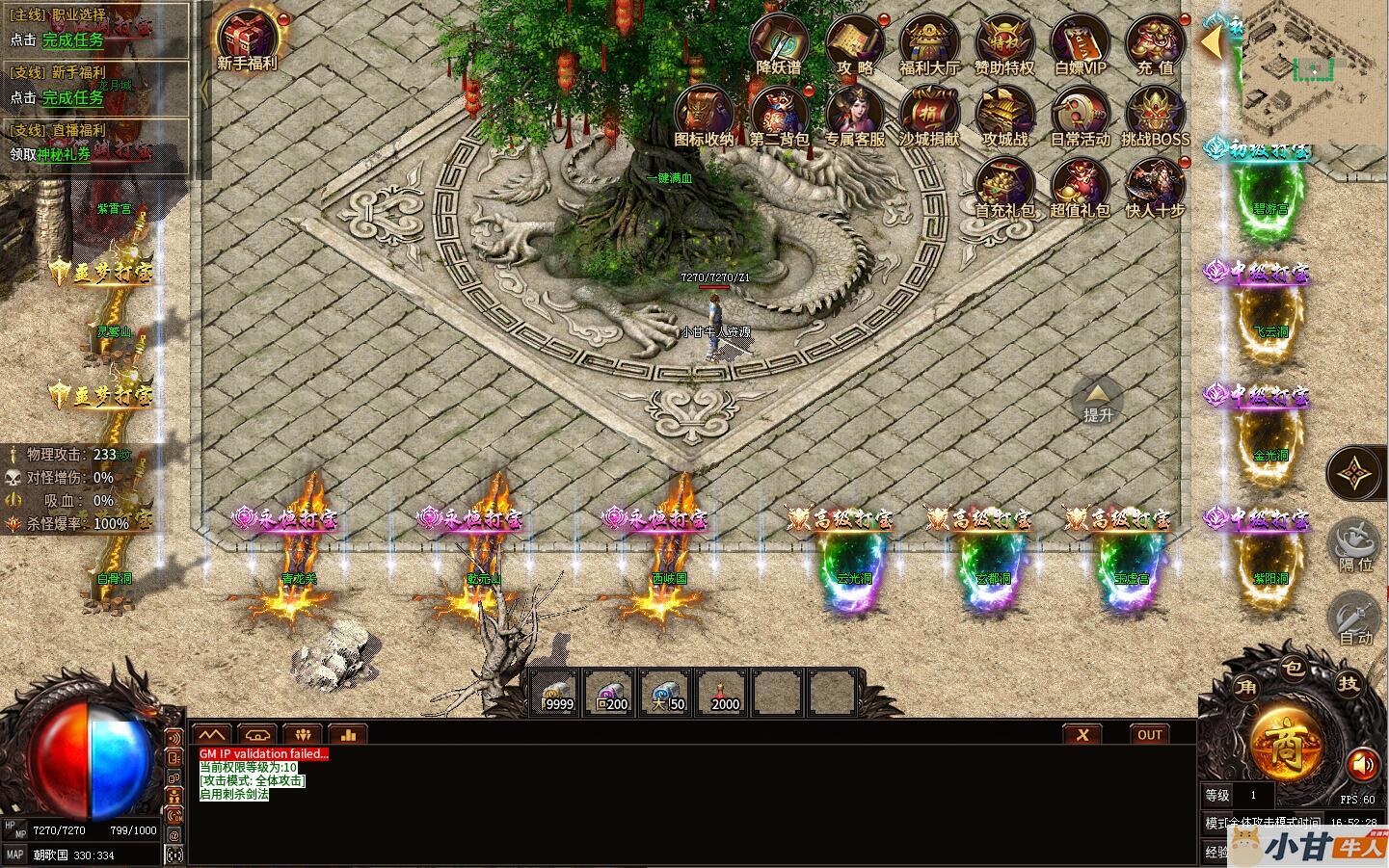Click the 提升 upgrade arrow button

click(x=1097, y=400)
